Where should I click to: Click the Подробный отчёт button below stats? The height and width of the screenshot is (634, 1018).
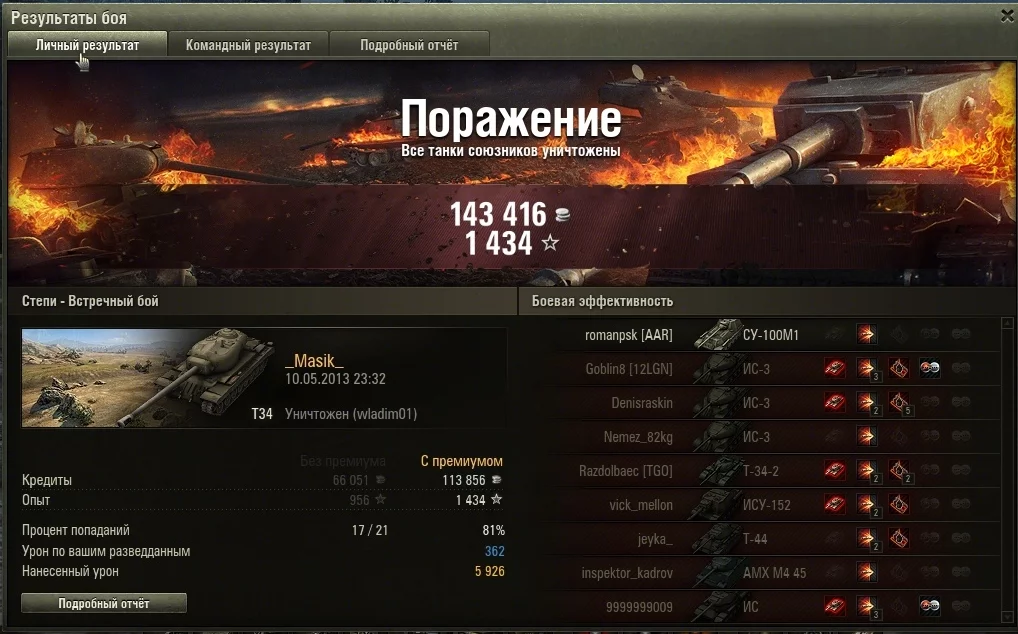(104, 603)
